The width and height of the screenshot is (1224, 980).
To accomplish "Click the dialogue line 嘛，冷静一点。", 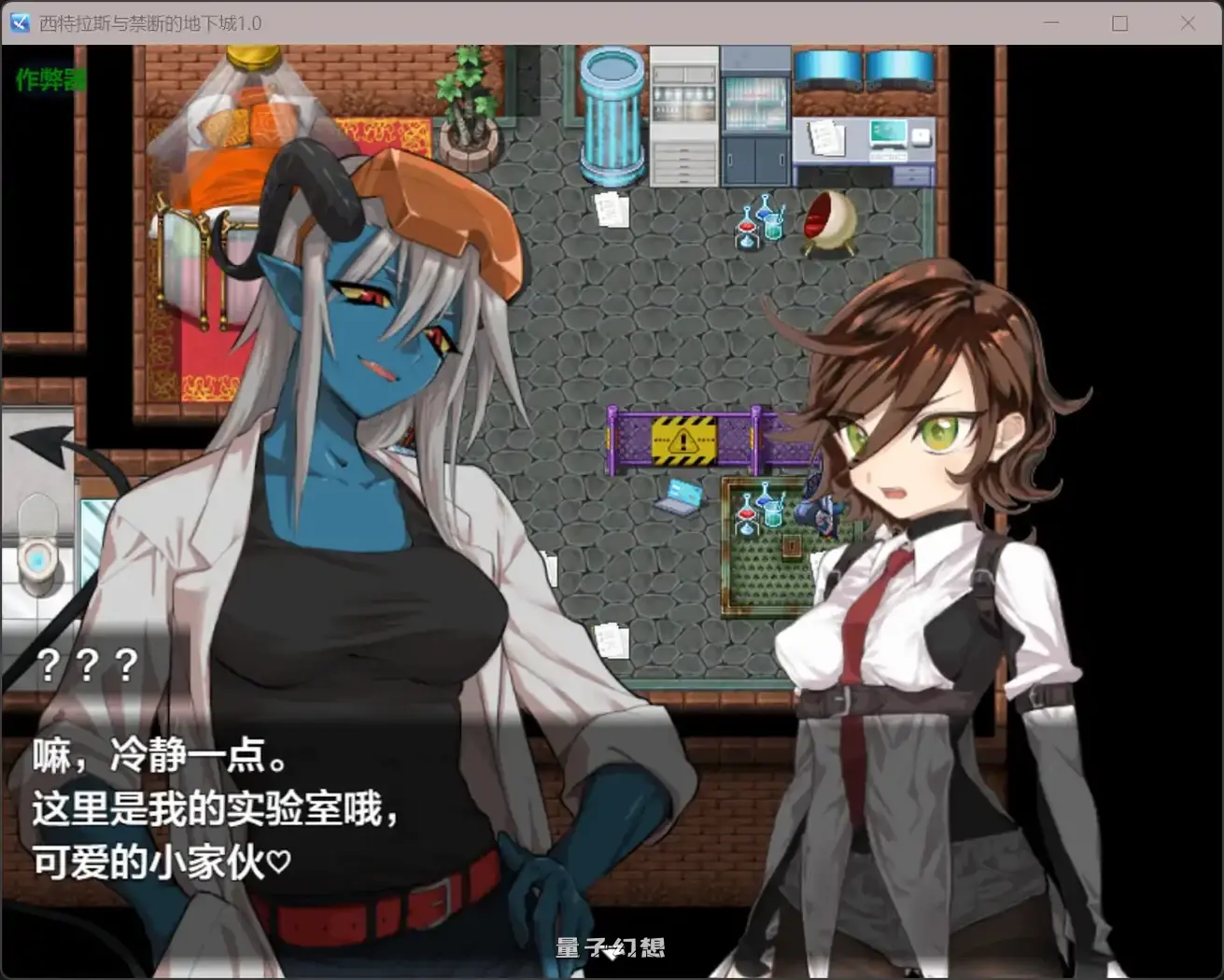I will tap(159, 756).
